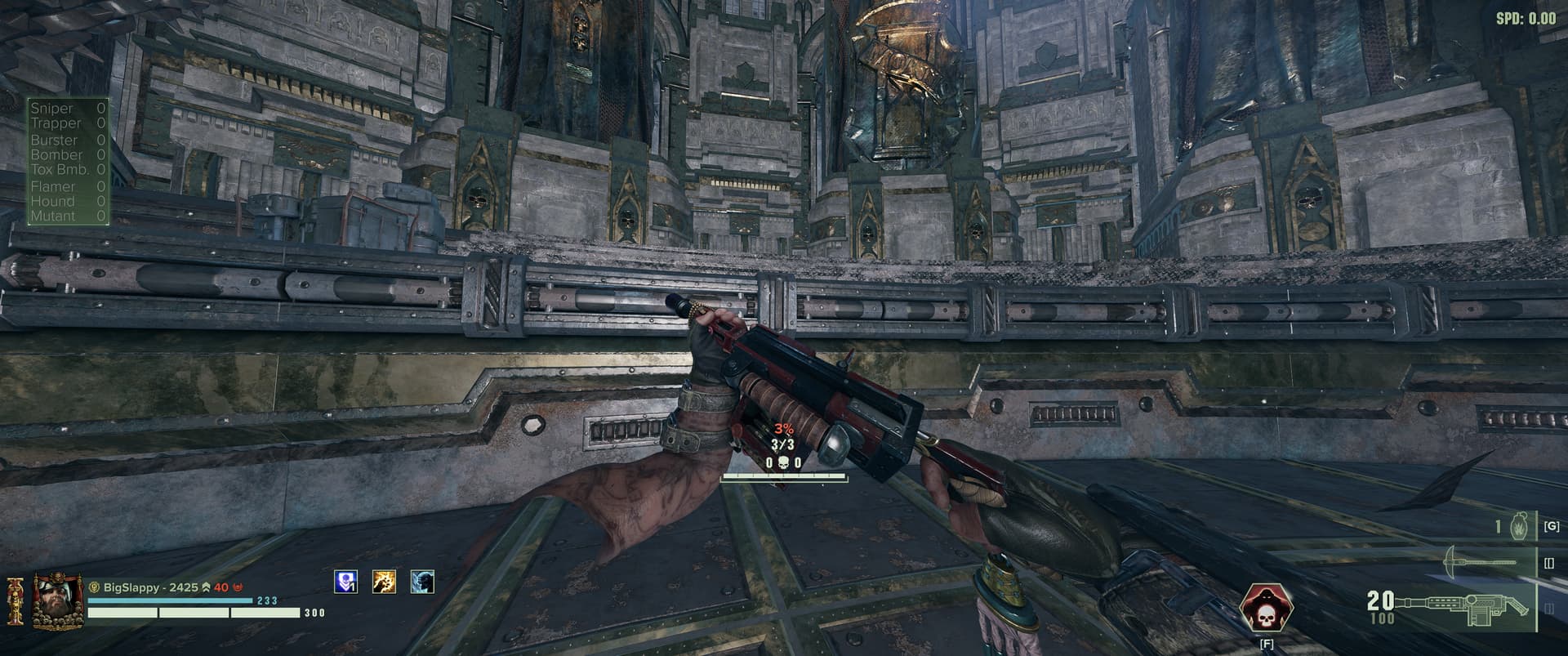Screen dimensions: 1568x656
Task: Inspect the pale blue face buff icon
Action: (x=422, y=582)
